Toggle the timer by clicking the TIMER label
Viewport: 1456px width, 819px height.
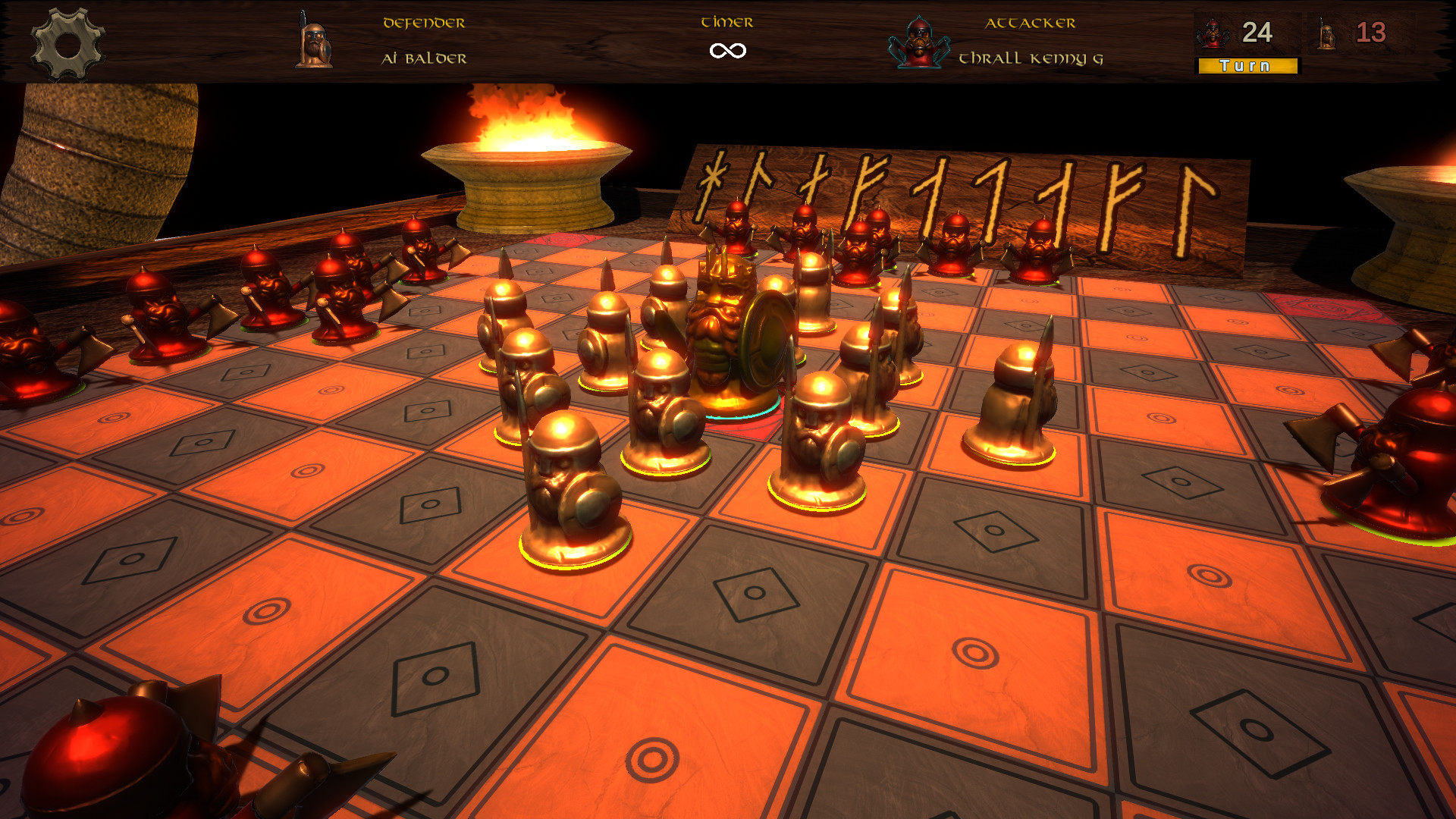(726, 23)
